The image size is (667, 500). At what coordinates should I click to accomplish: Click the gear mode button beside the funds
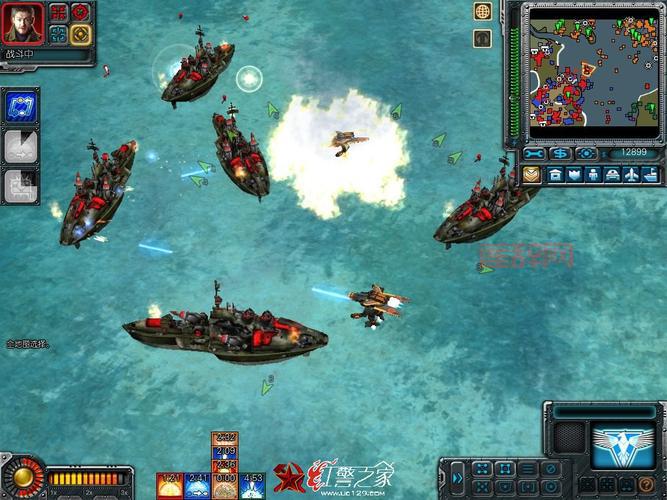pyautogui.click(x=586, y=154)
